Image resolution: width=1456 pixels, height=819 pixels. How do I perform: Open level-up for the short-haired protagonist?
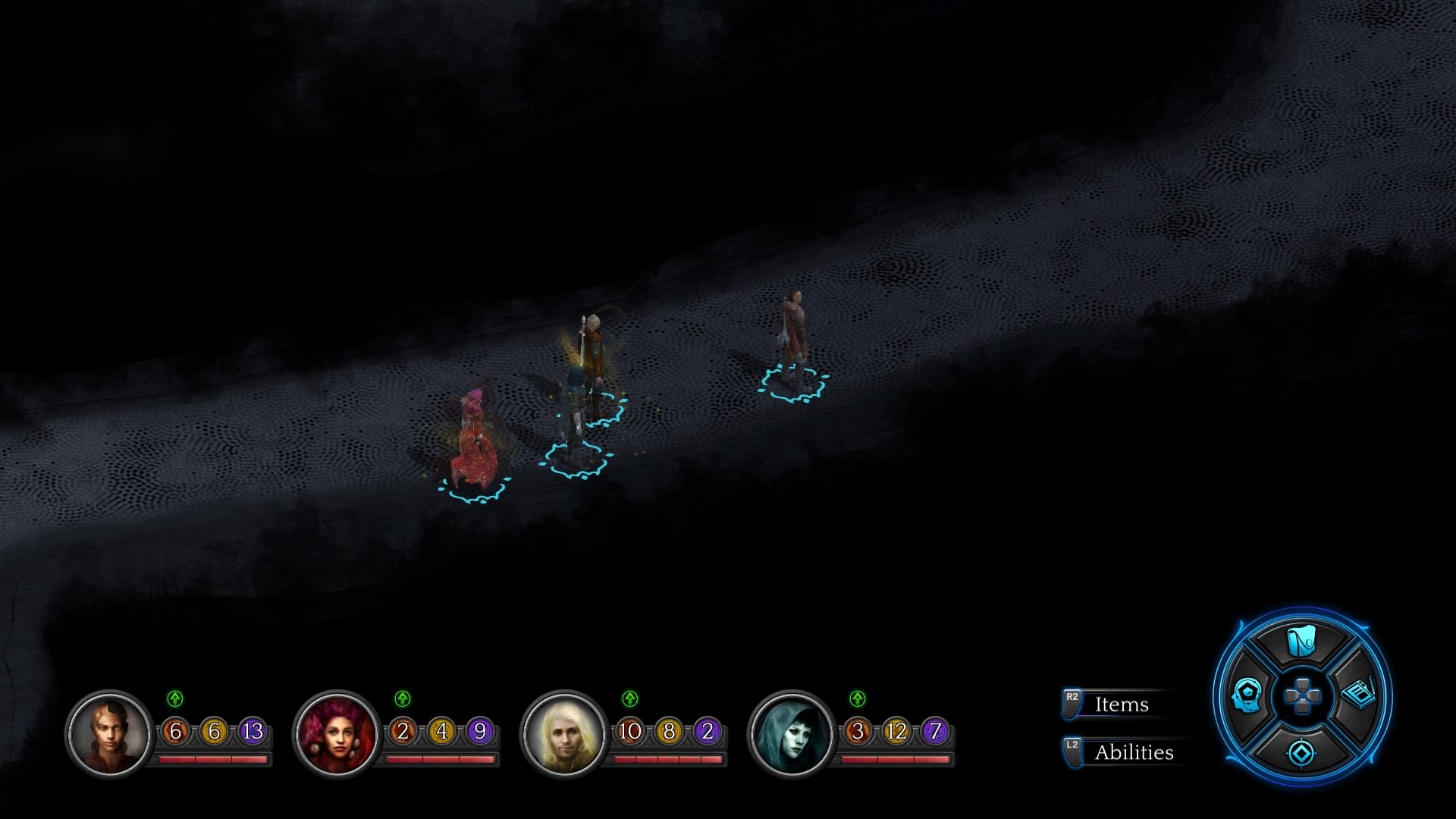coord(175,698)
